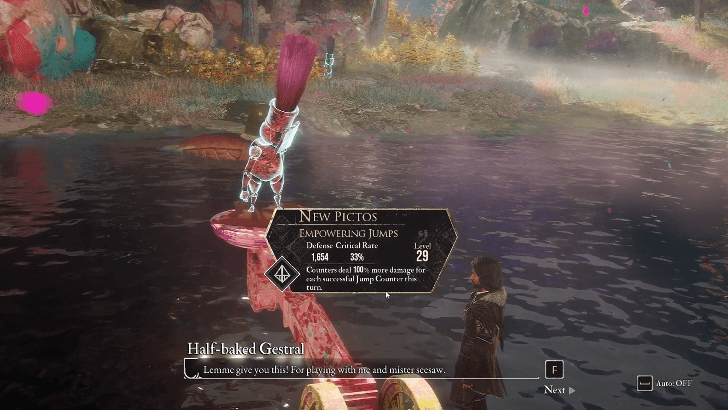Advance the dialogue with Next
Screen dimensions: 728x410
tap(558, 389)
